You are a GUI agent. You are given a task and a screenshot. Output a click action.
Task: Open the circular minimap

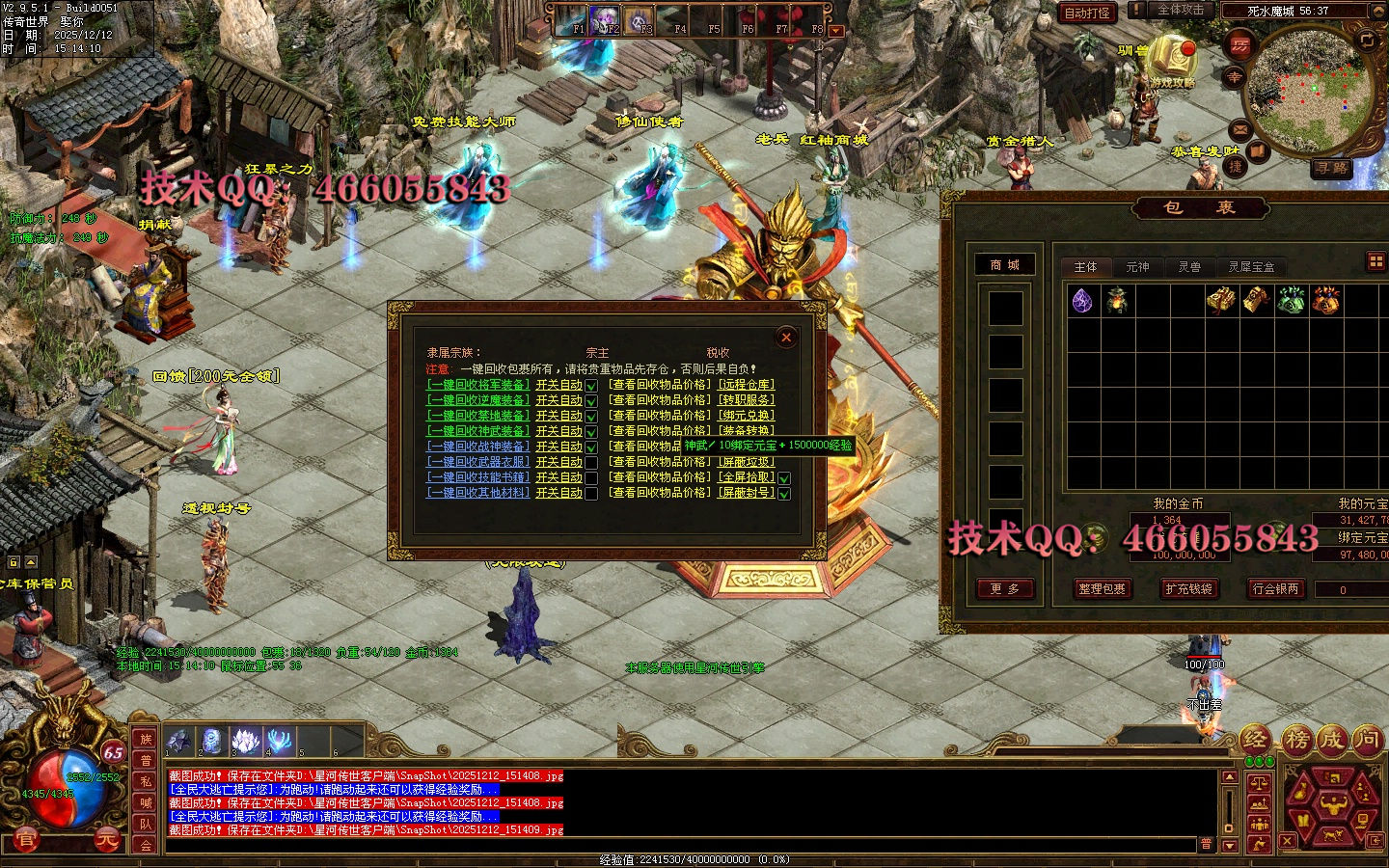coord(1304,92)
